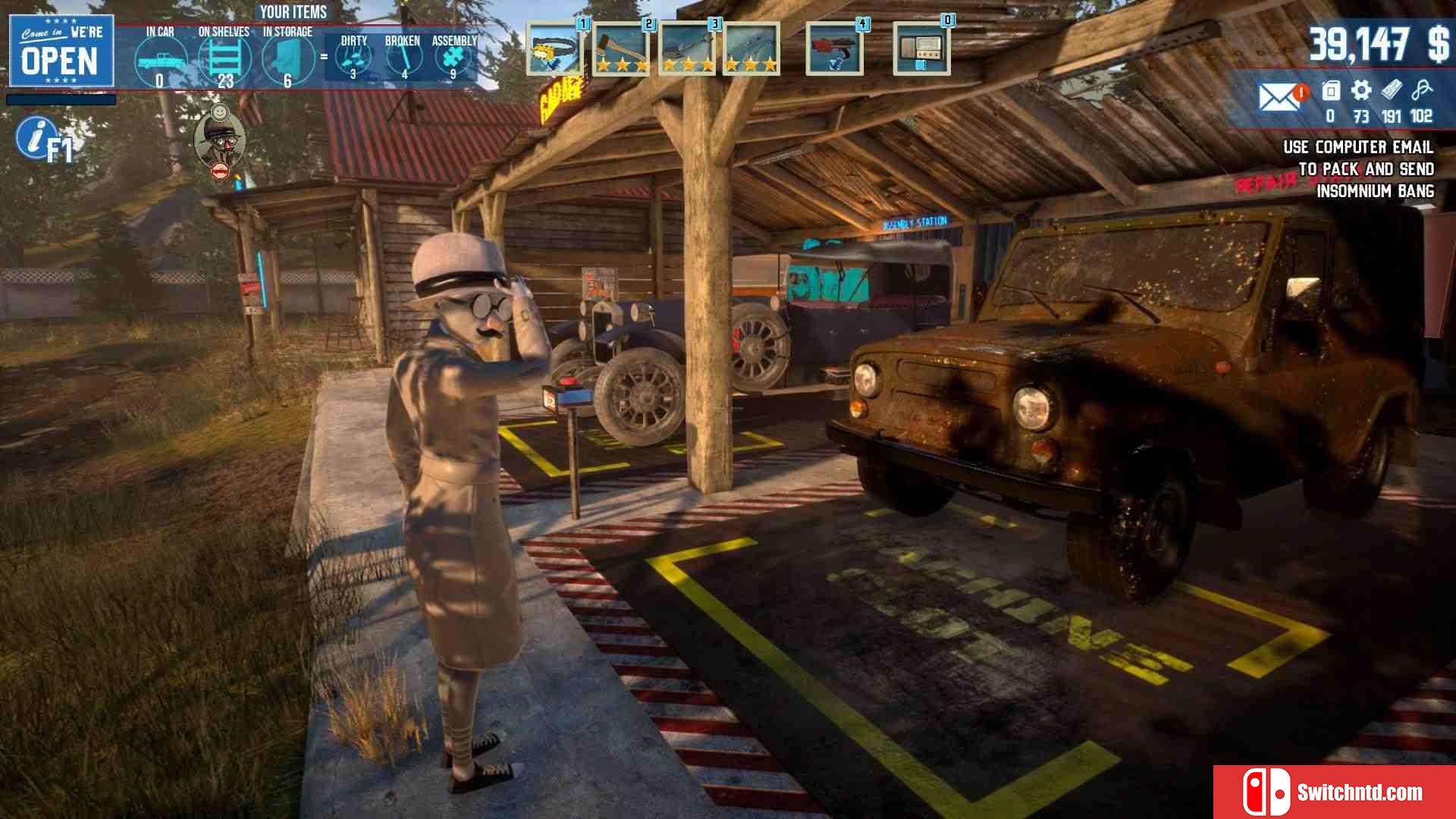Click the fuel jerrycan resource icon
This screenshot has height=819, width=1456.
[x=1331, y=91]
